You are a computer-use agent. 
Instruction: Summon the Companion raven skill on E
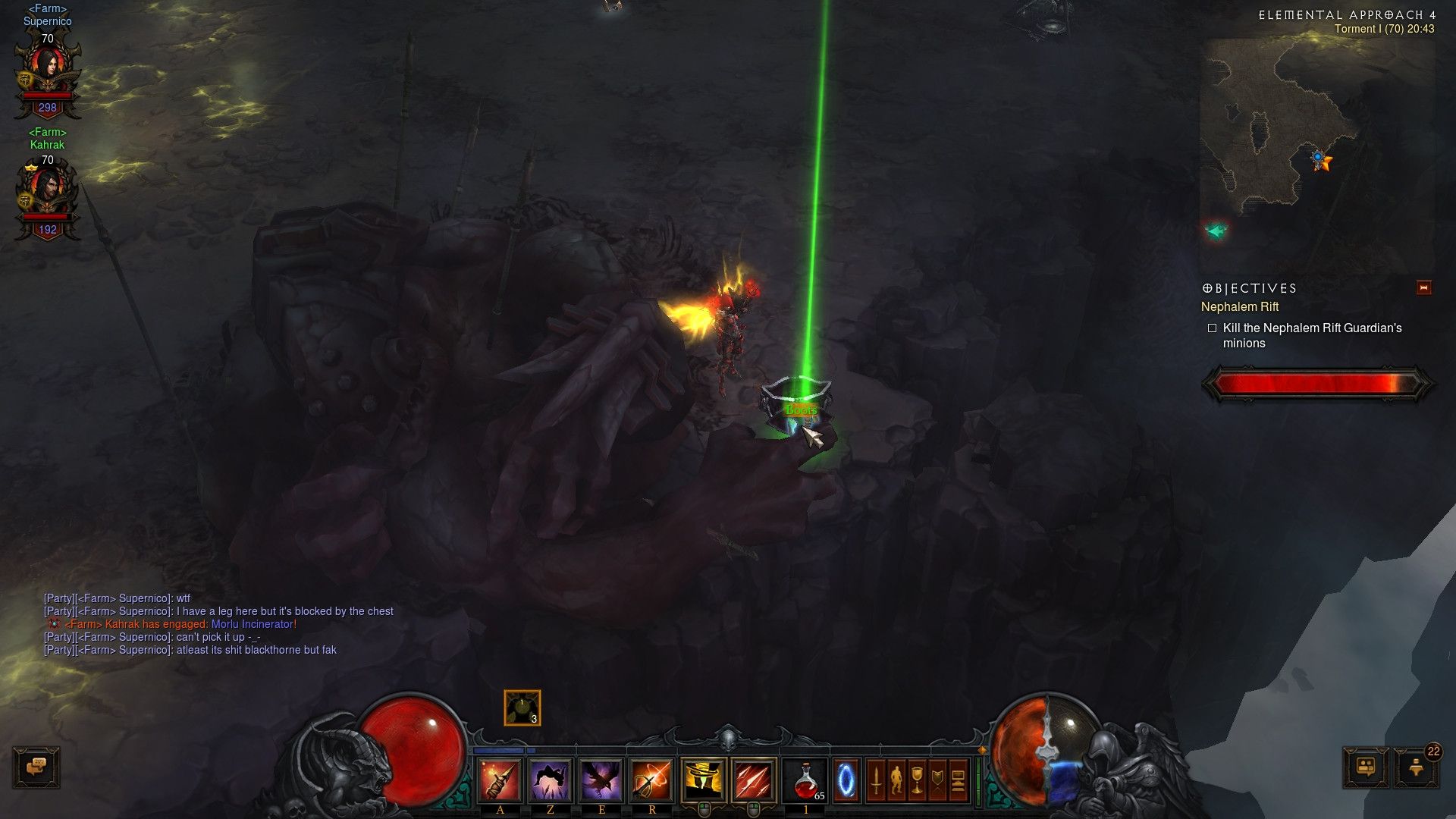(601, 780)
